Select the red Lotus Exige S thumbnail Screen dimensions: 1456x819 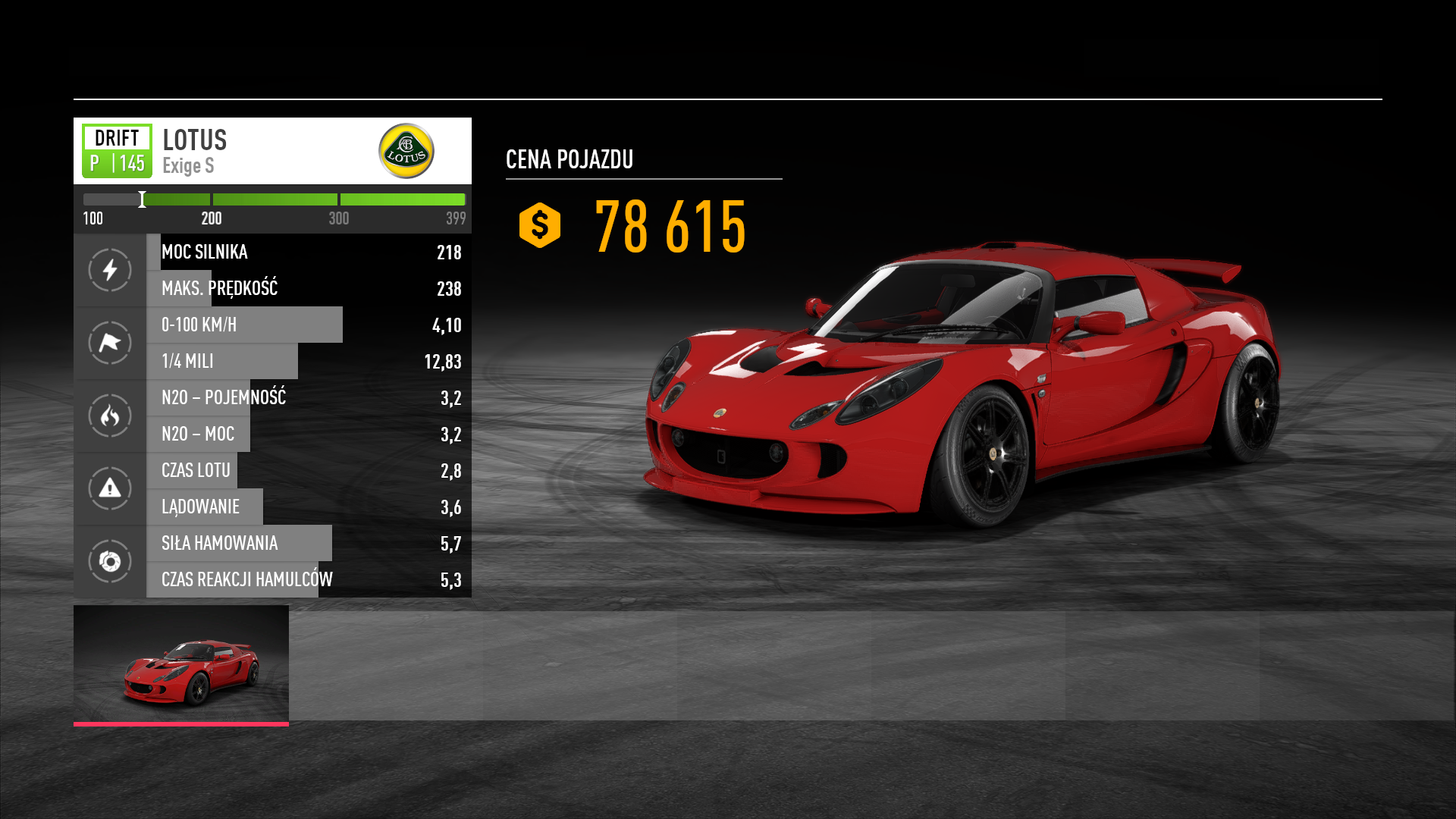pos(181,664)
